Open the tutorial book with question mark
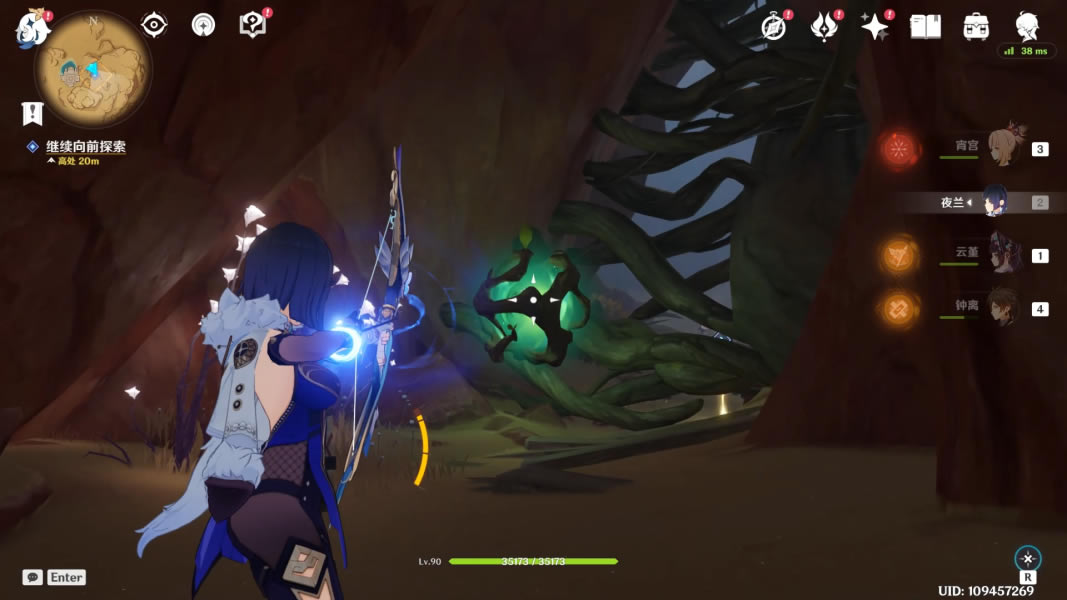The image size is (1067, 600). (x=253, y=25)
